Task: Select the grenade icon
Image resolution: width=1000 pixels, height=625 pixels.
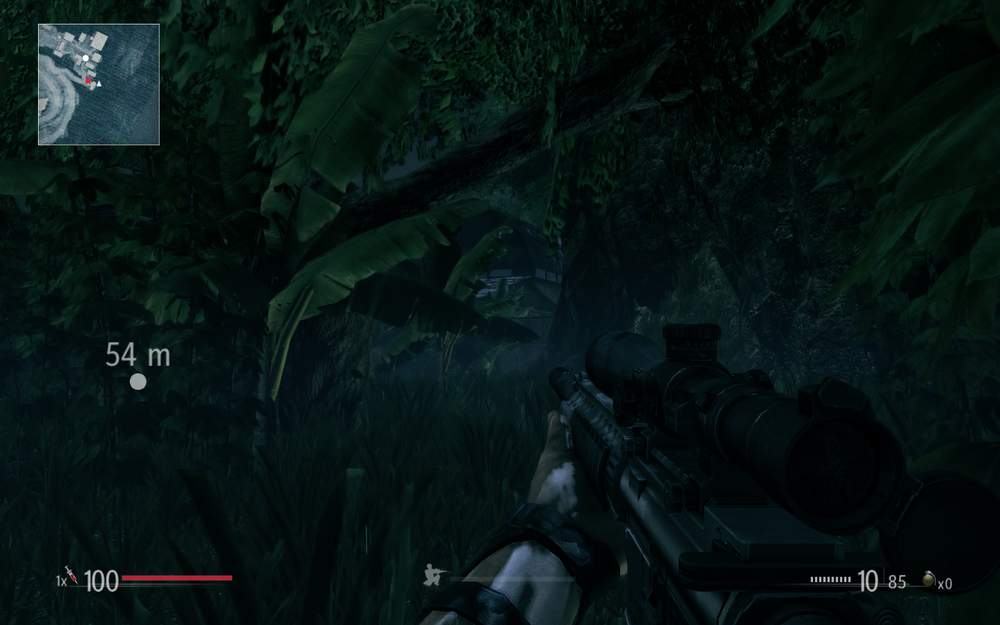Action: tap(928, 581)
